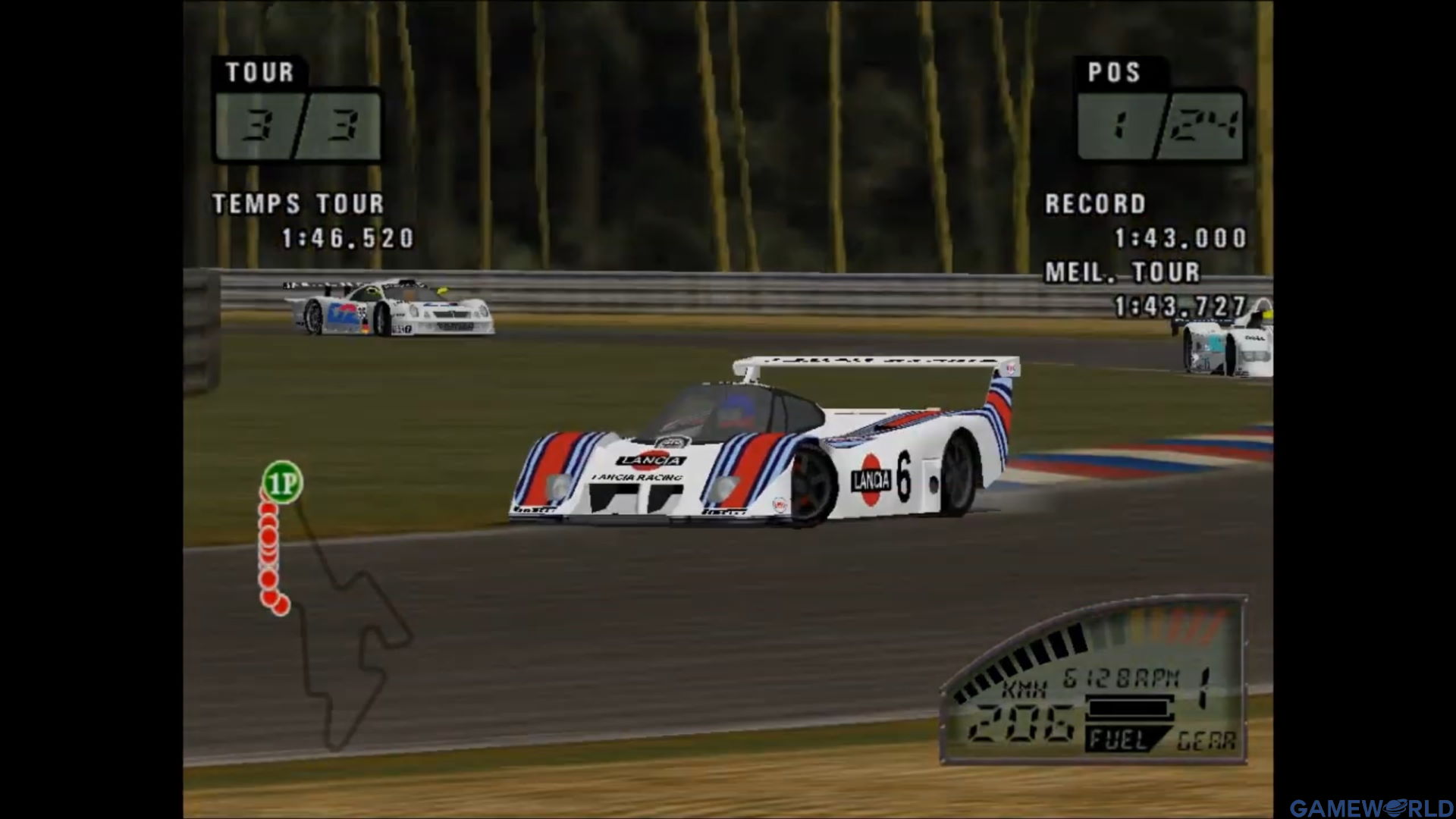This screenshot has height=819, width=1456.
Task: Select the POS position indicator
Action: (x=1160, y=125)
